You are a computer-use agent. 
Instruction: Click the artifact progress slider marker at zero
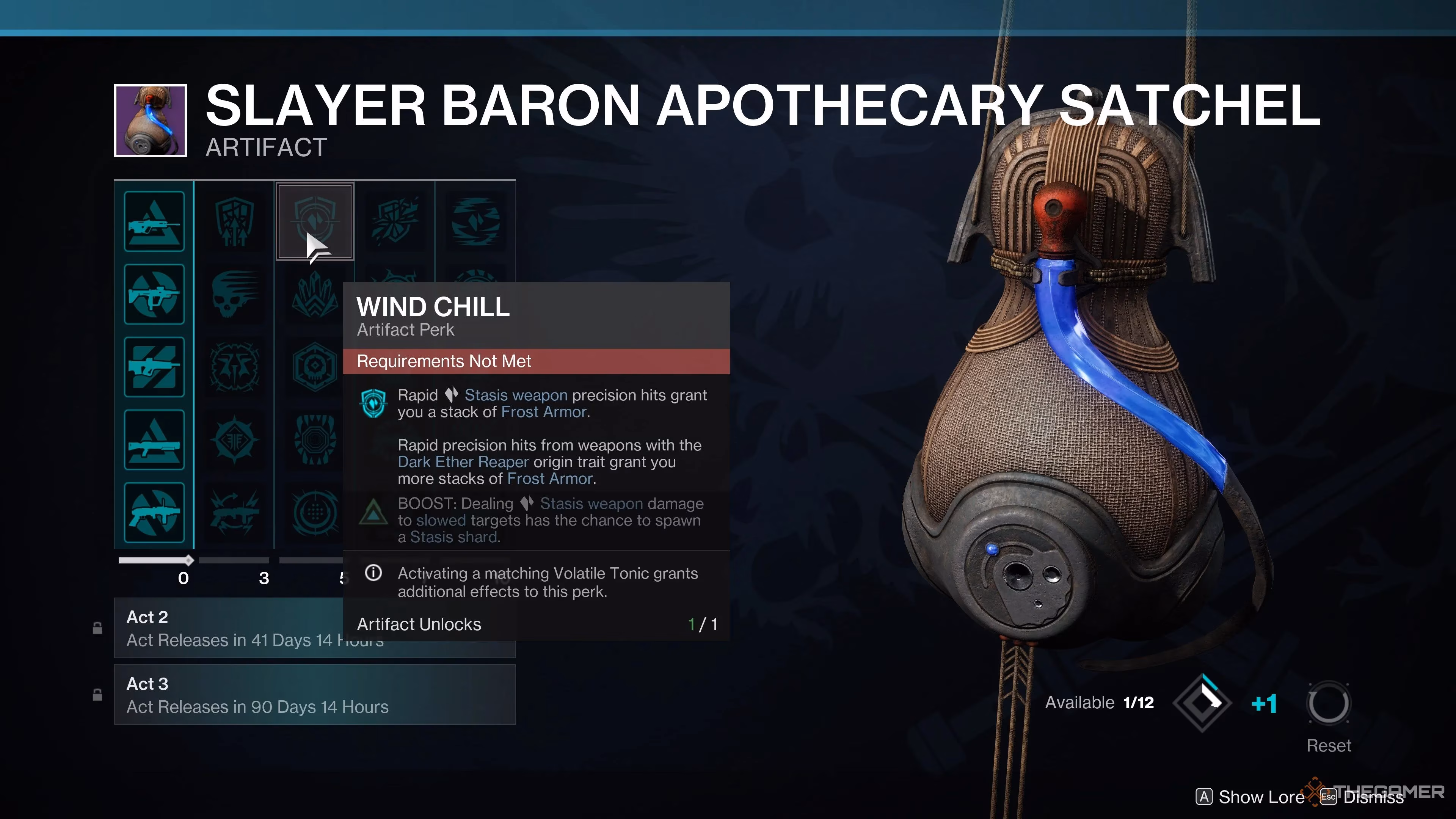[x=188, y=561]
